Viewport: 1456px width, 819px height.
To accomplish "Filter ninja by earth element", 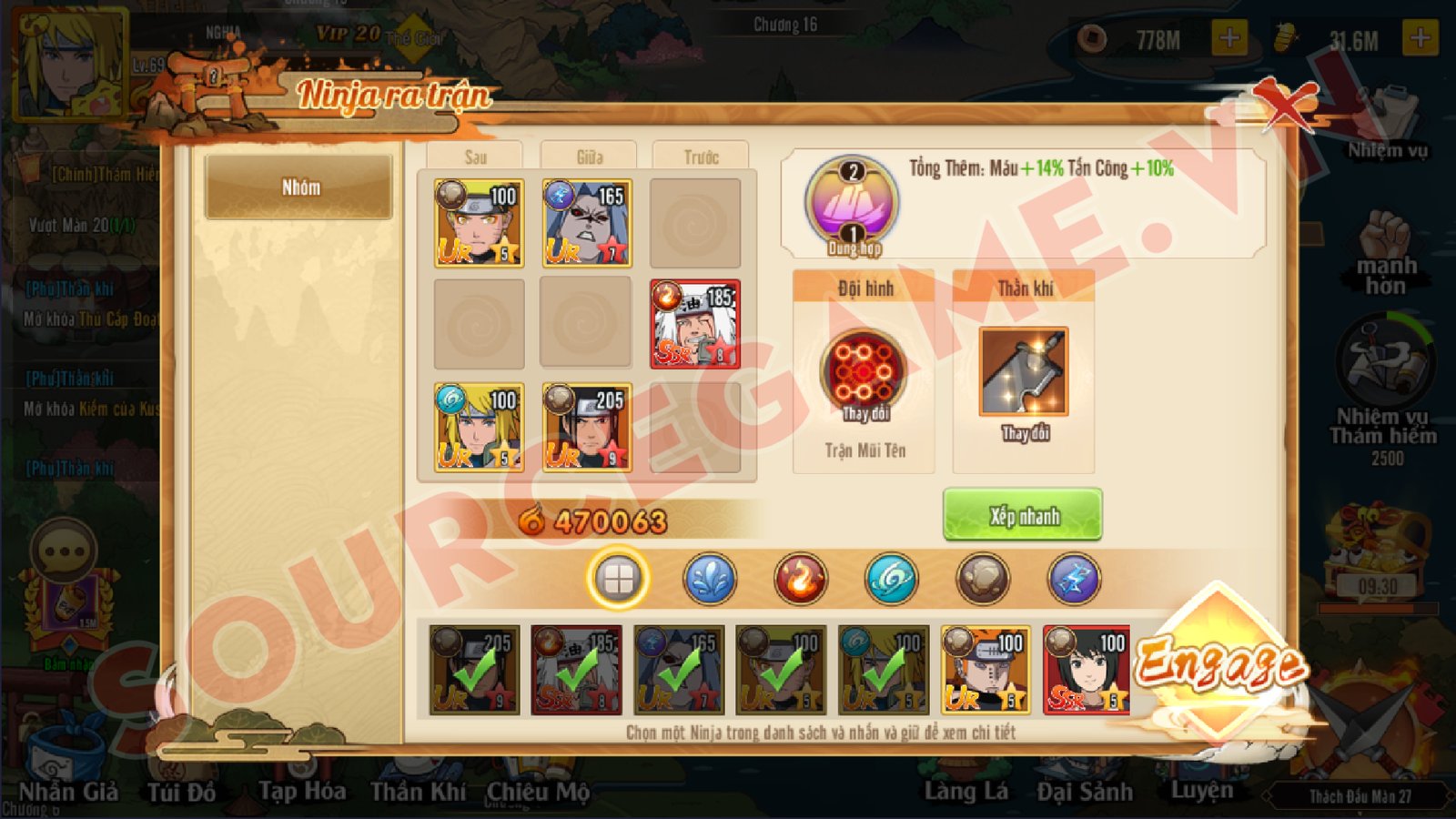I will [x=983, y=578].
